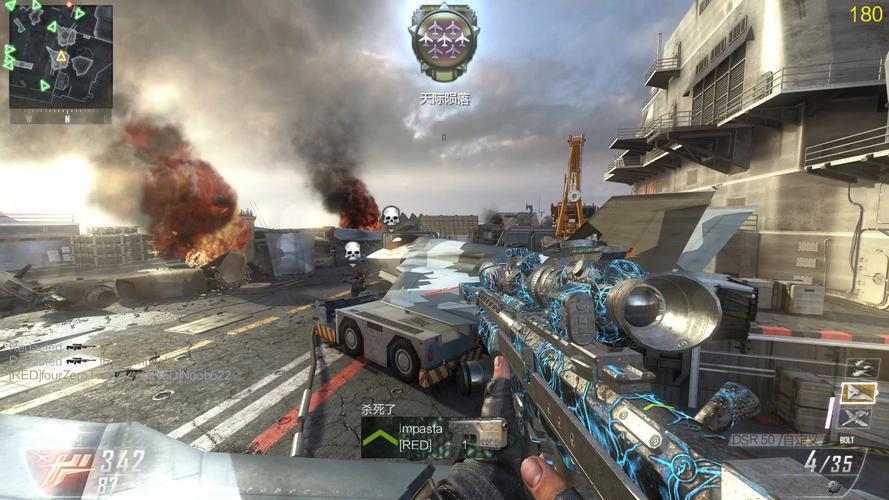Select the highlighted gold scorestreak icon
This screenshot has height=500, width=889.
tap(858, 392)
